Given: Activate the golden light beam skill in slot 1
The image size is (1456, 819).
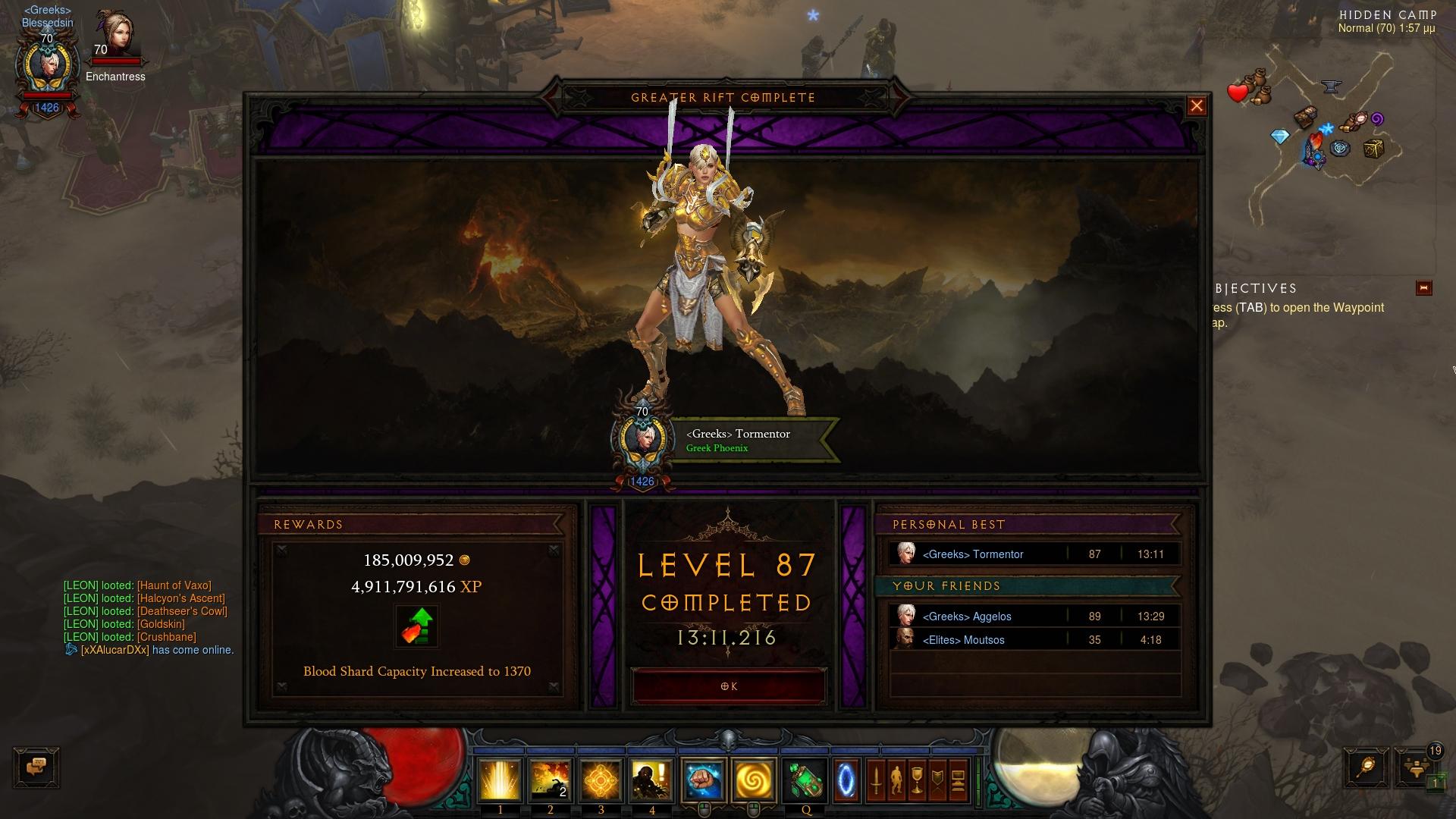Looking at the screenshot, I should pyautogui.click(x=500, y=781).
